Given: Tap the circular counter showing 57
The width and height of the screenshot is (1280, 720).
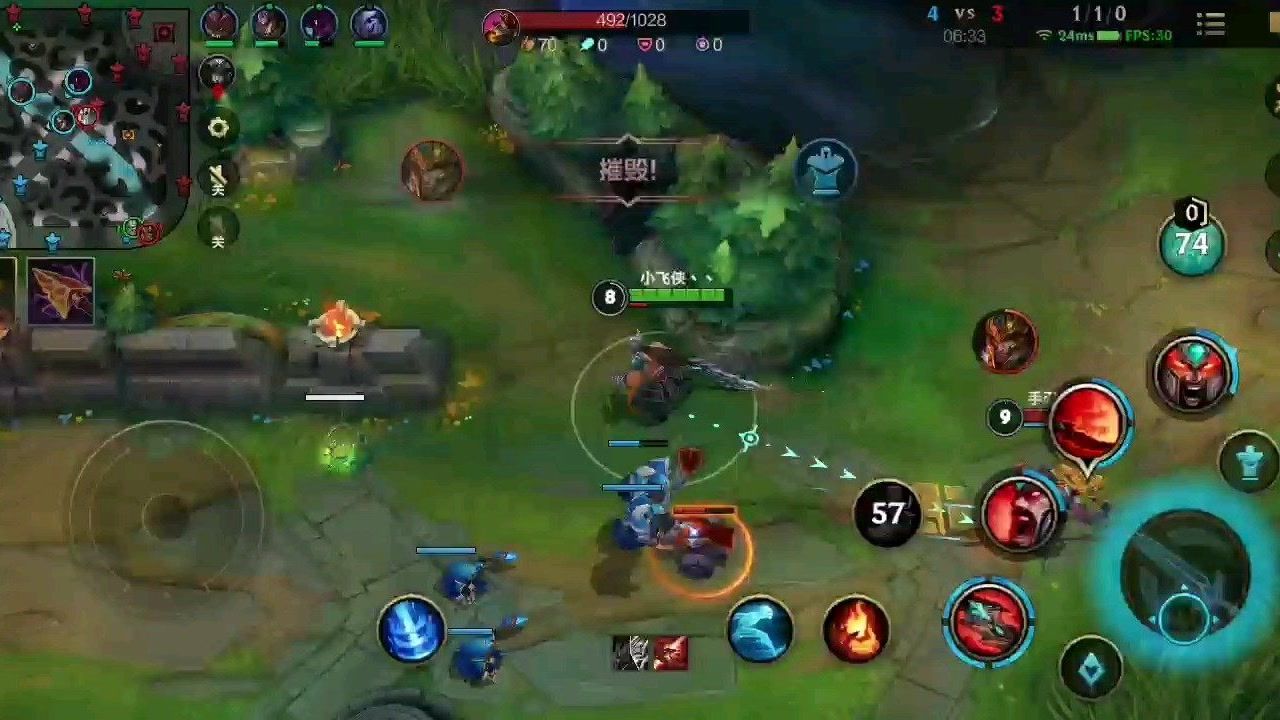Looking at the screenshot, I should coord(884,513).
